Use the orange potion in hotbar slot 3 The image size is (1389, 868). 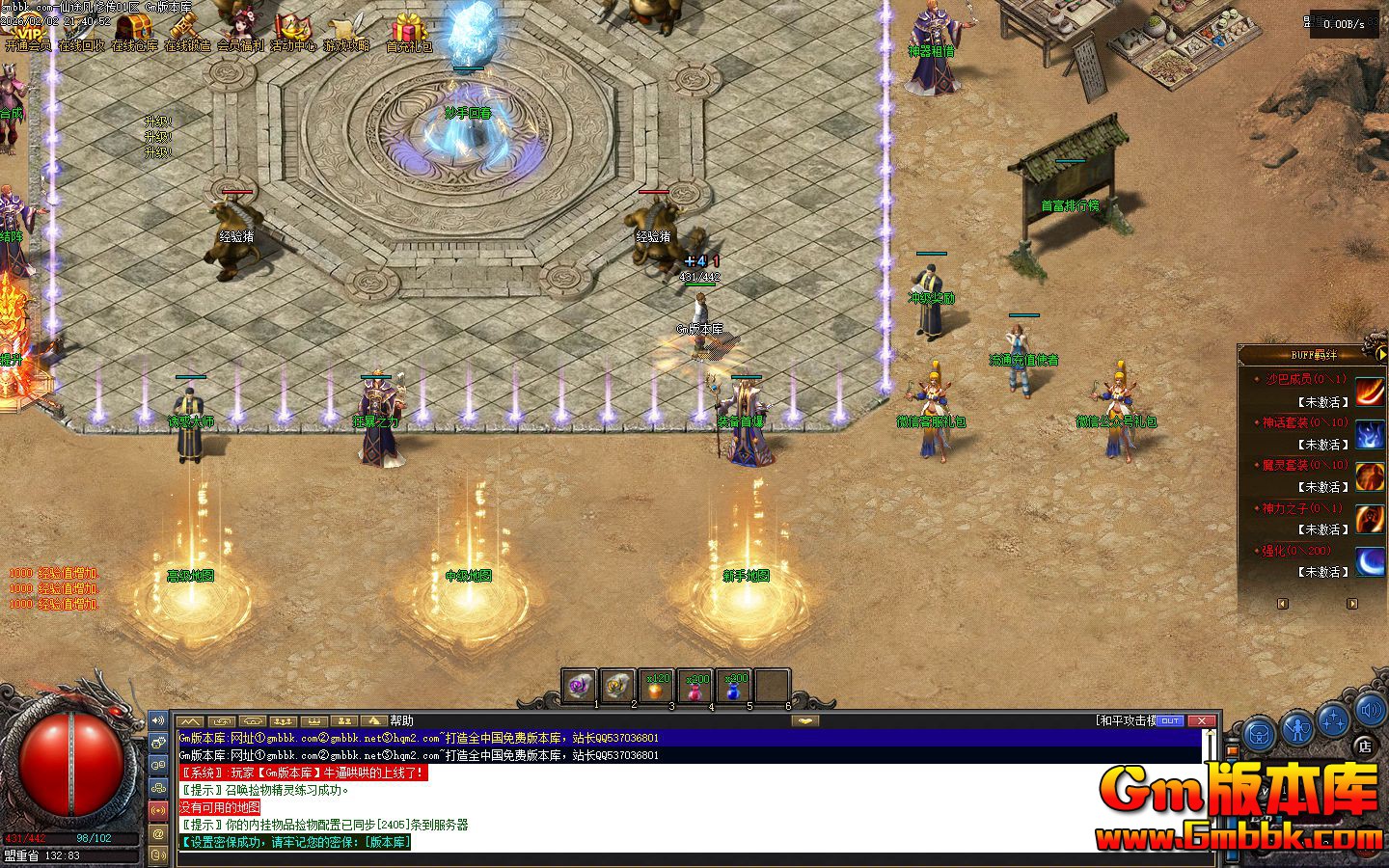657,686
